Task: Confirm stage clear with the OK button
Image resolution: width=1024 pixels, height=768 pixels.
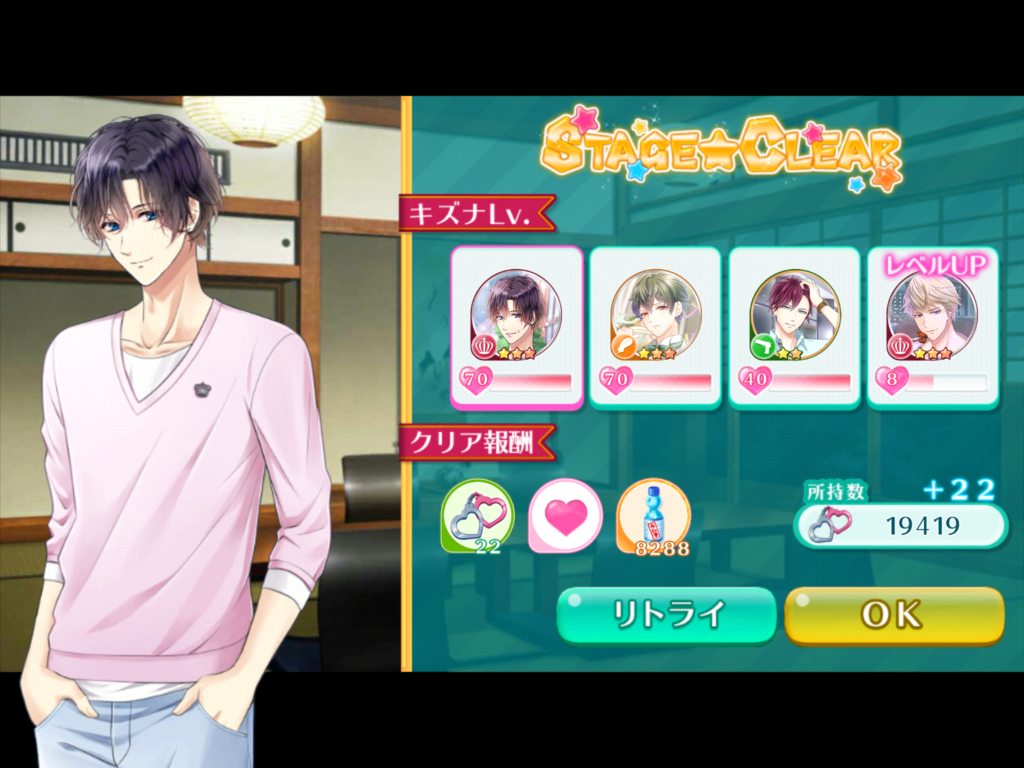Action: pos(893,614)
